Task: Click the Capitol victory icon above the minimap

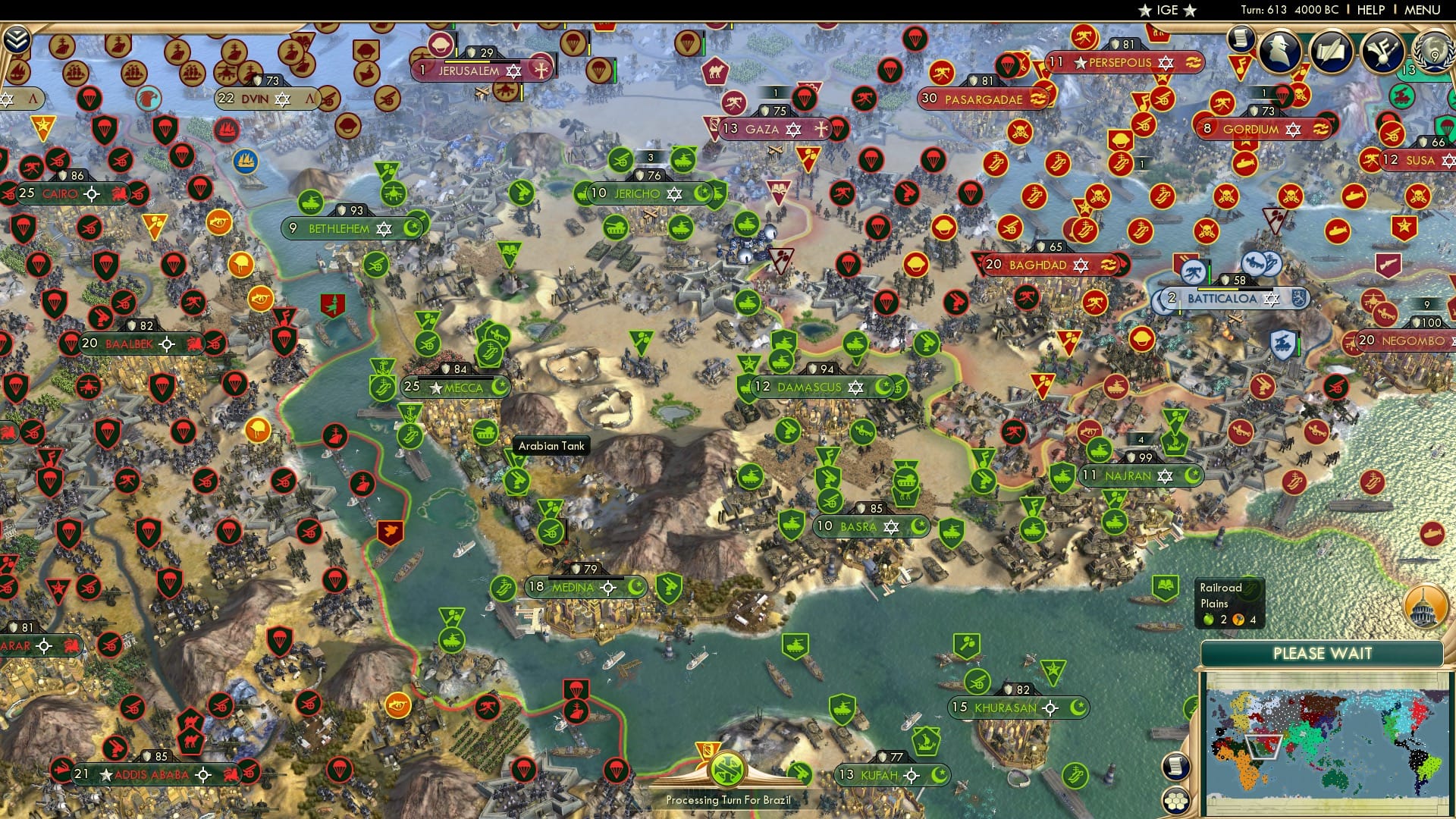Action: point(1424,607)
